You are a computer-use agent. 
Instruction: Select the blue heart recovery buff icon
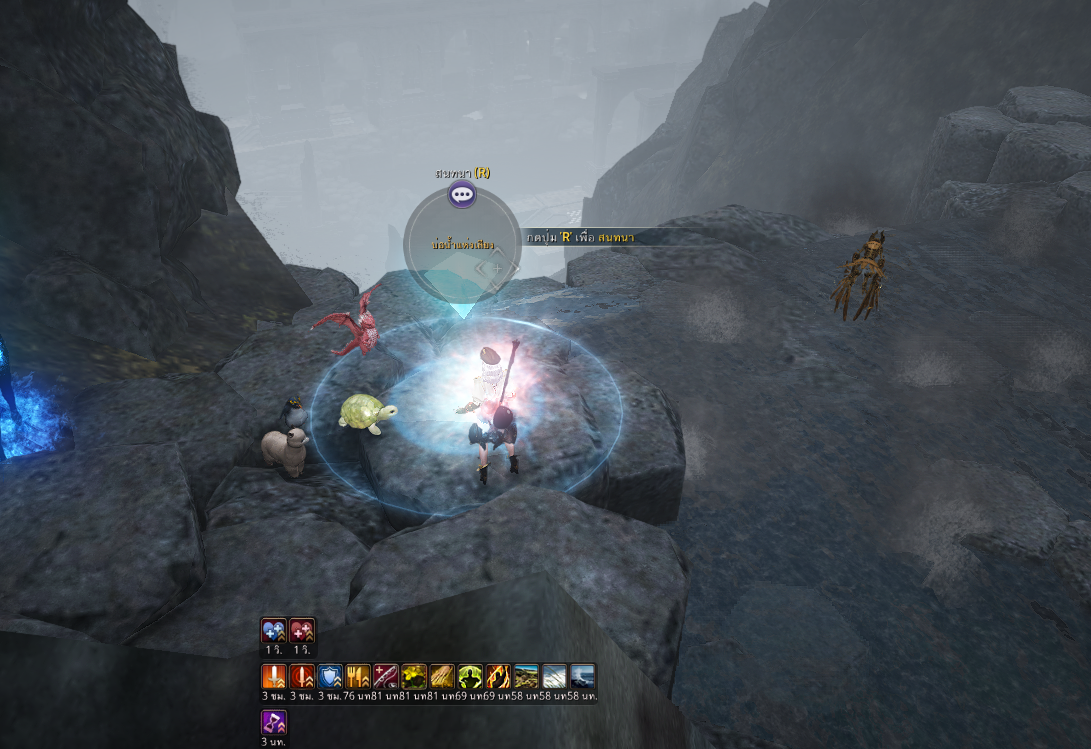[274, 630]
